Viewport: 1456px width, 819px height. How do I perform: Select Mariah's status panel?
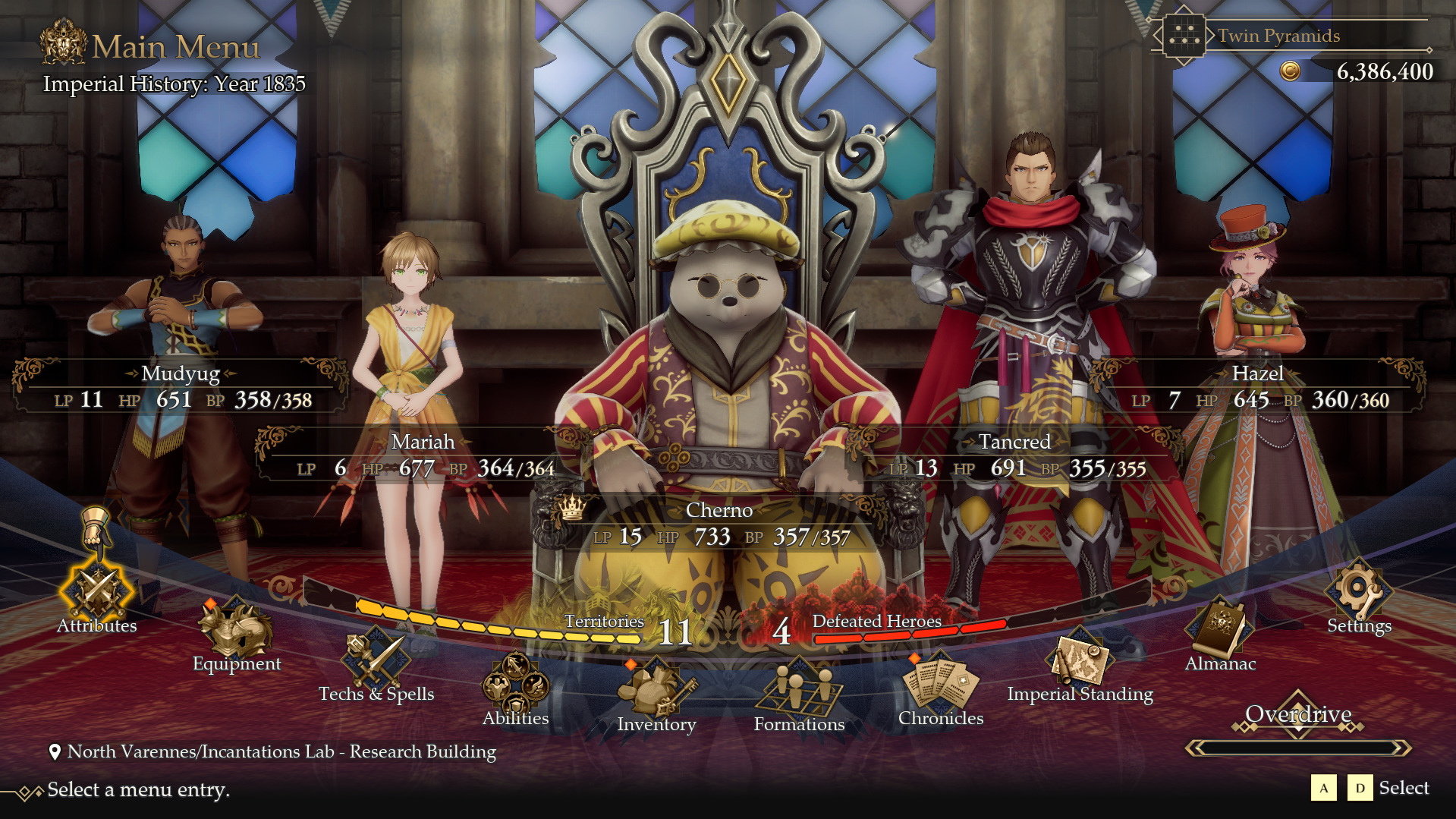click(423, 455)
